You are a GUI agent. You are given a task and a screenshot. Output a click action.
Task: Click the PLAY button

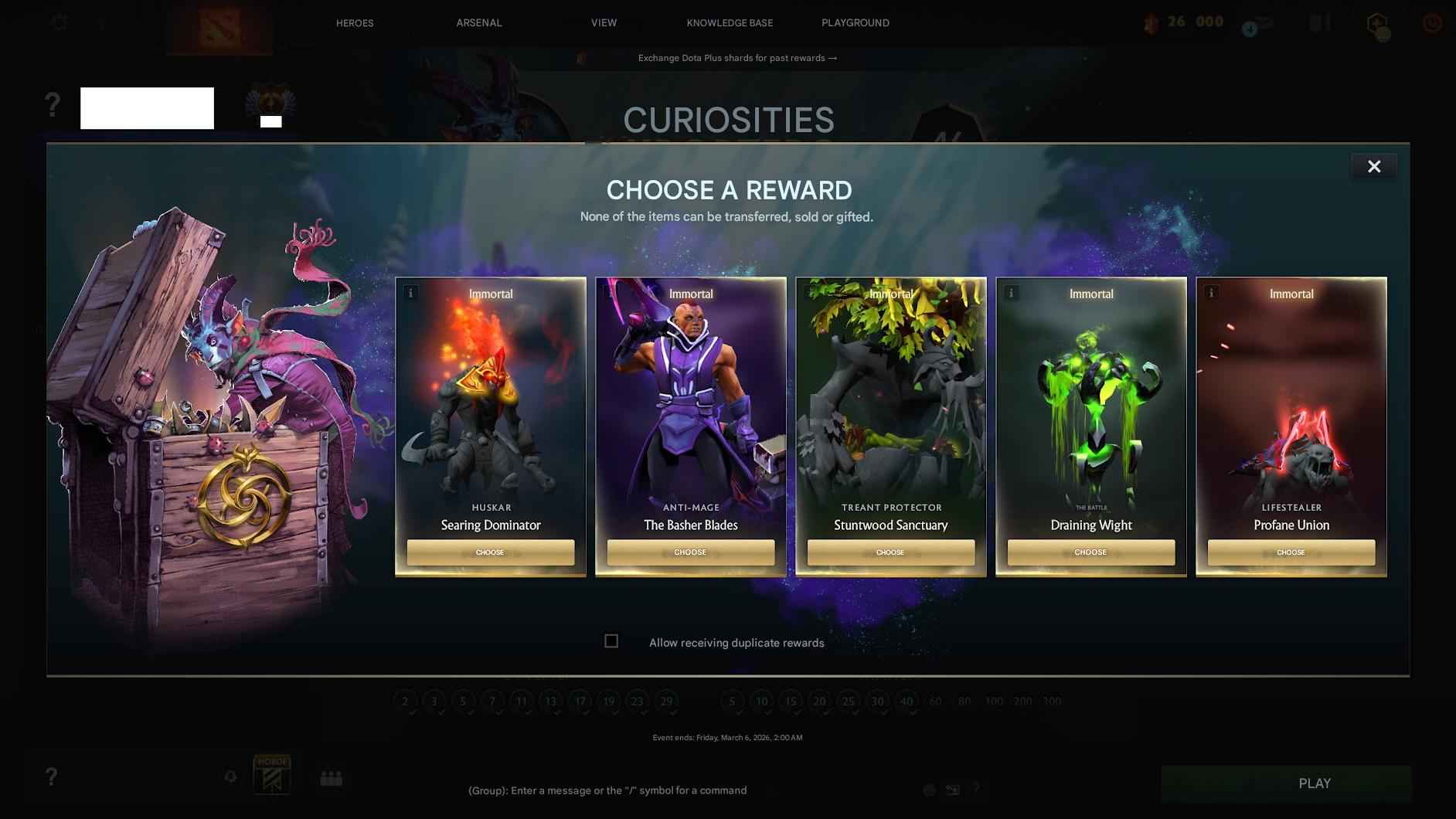pos(1314,783)
